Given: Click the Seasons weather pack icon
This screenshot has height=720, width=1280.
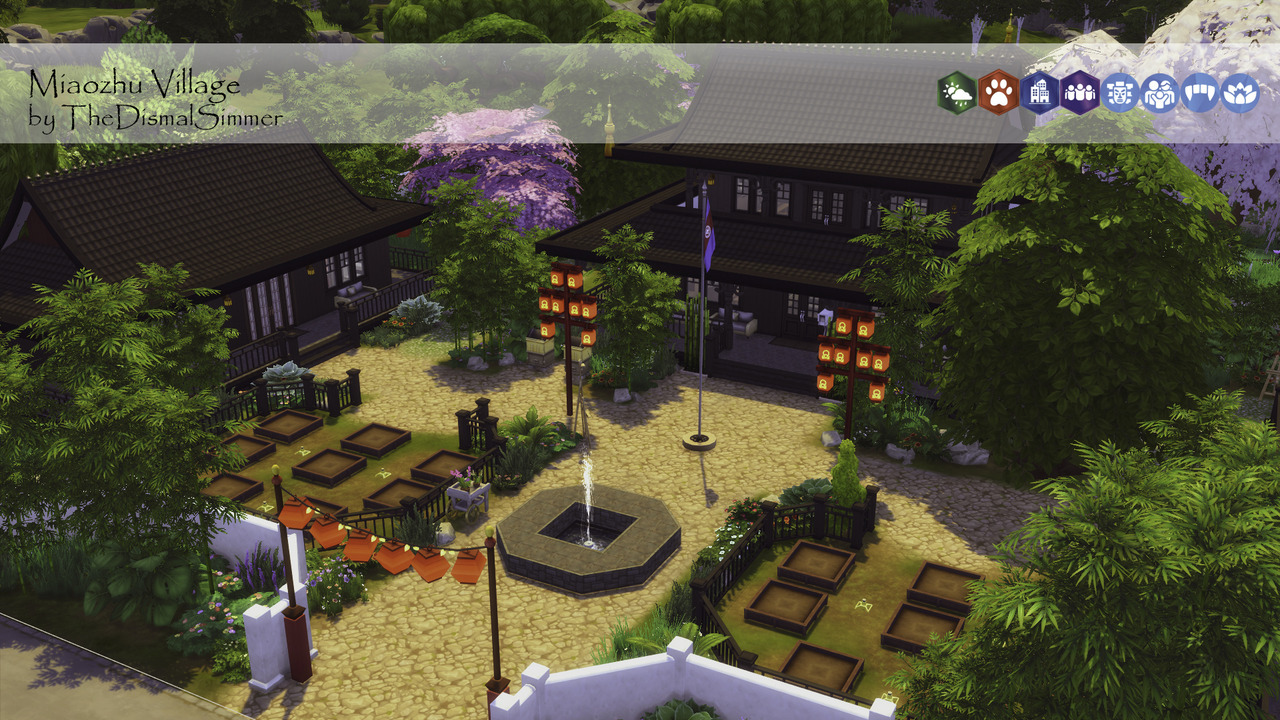Looking at the screenshot, I should pyautogui.click(x=957, y=93).
